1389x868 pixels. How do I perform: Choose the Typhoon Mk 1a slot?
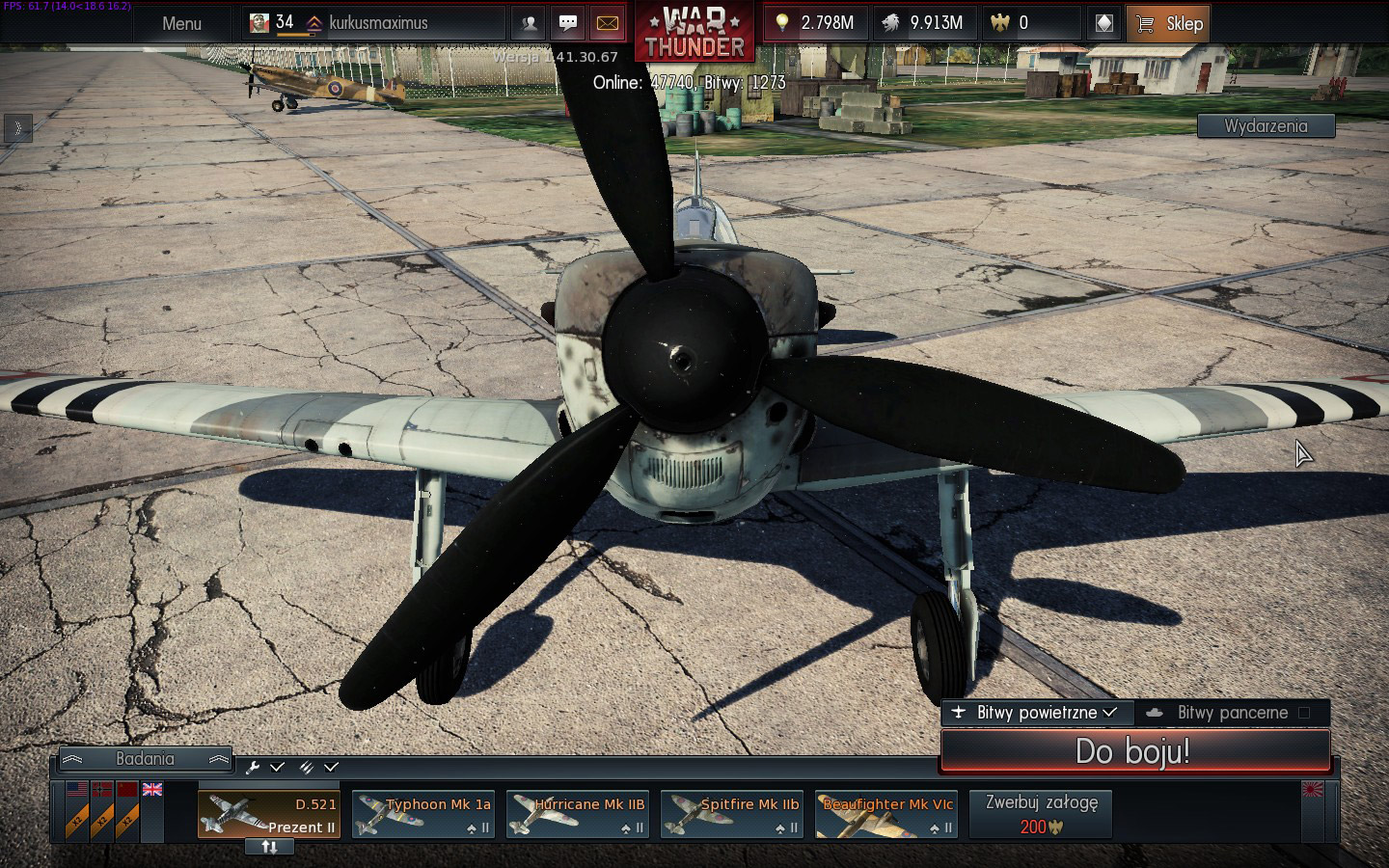(x=423, y=815)
